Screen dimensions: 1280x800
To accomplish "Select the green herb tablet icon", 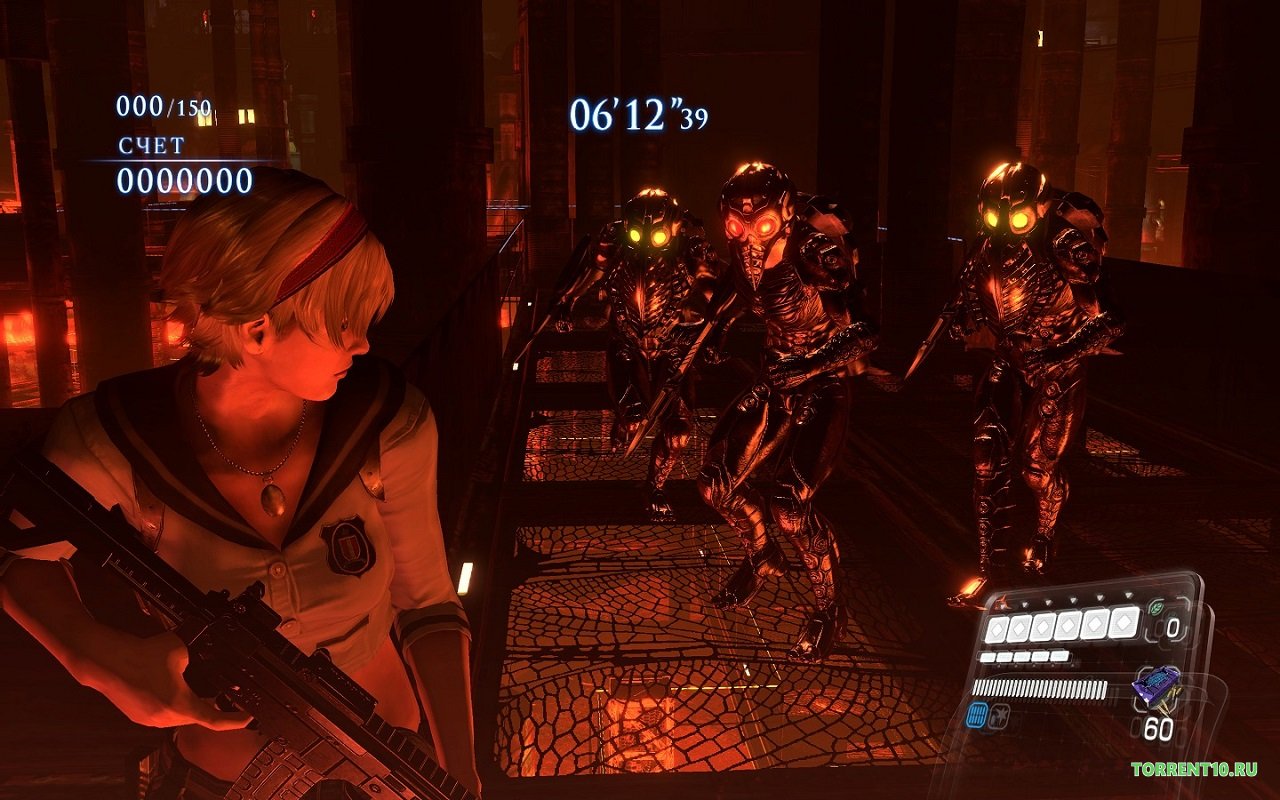I will tap(1158, 607).
